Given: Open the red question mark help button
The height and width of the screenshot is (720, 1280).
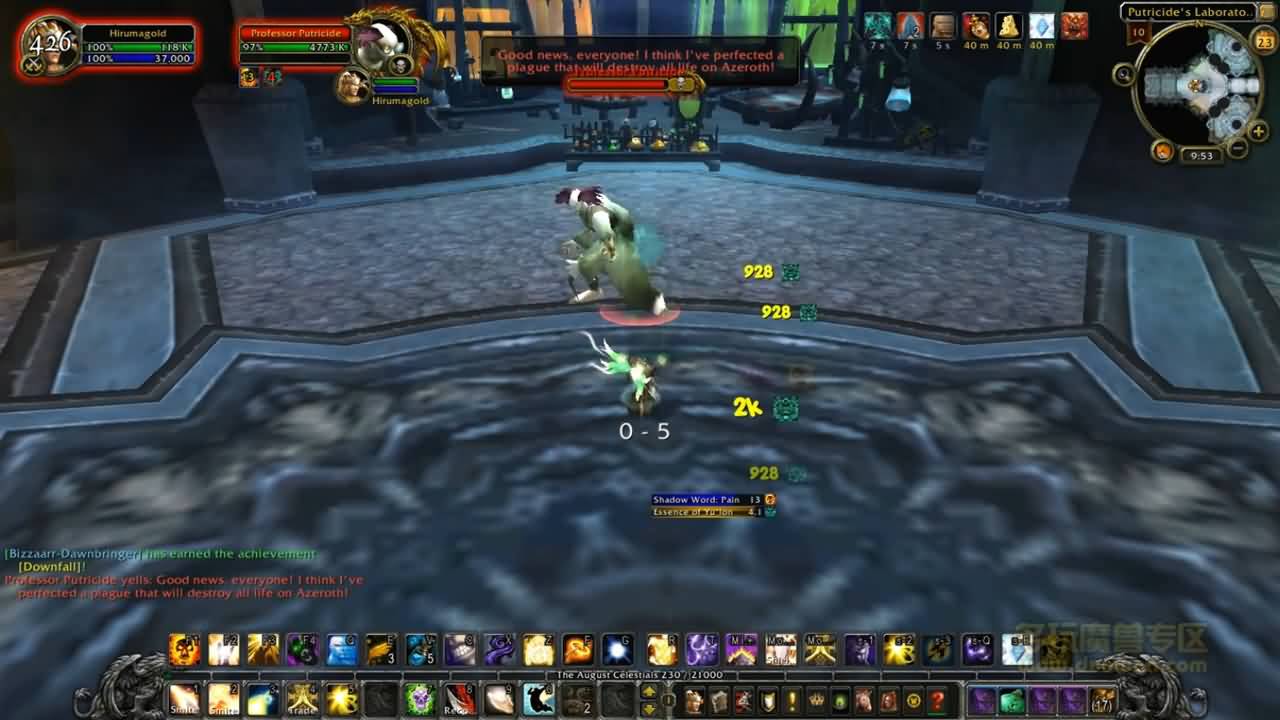Looking at the screenshot, I should pyautogui.click(x=938, y=700).
